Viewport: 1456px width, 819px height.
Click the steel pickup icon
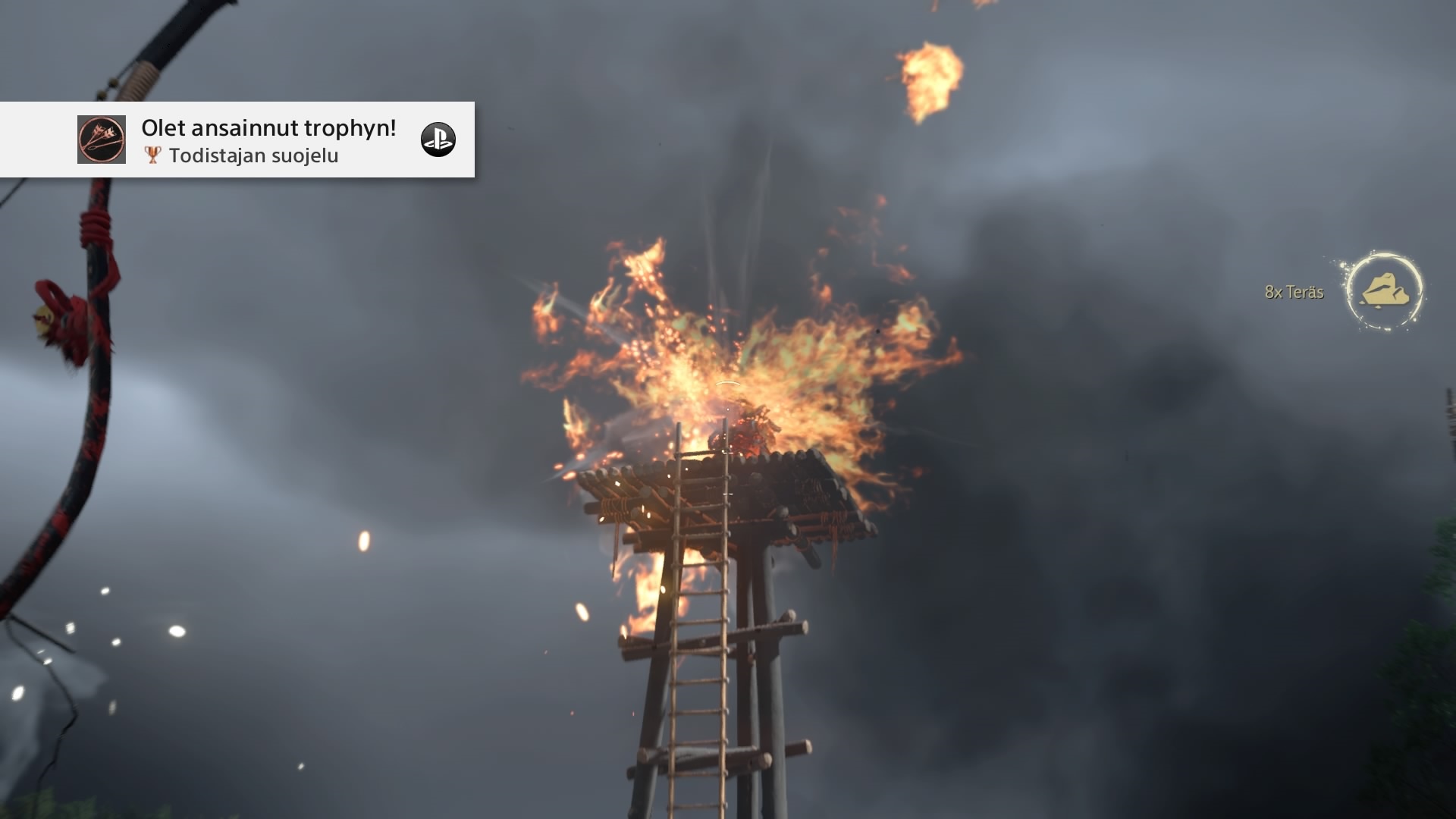pyautogui.click(x=1385, y=291)
